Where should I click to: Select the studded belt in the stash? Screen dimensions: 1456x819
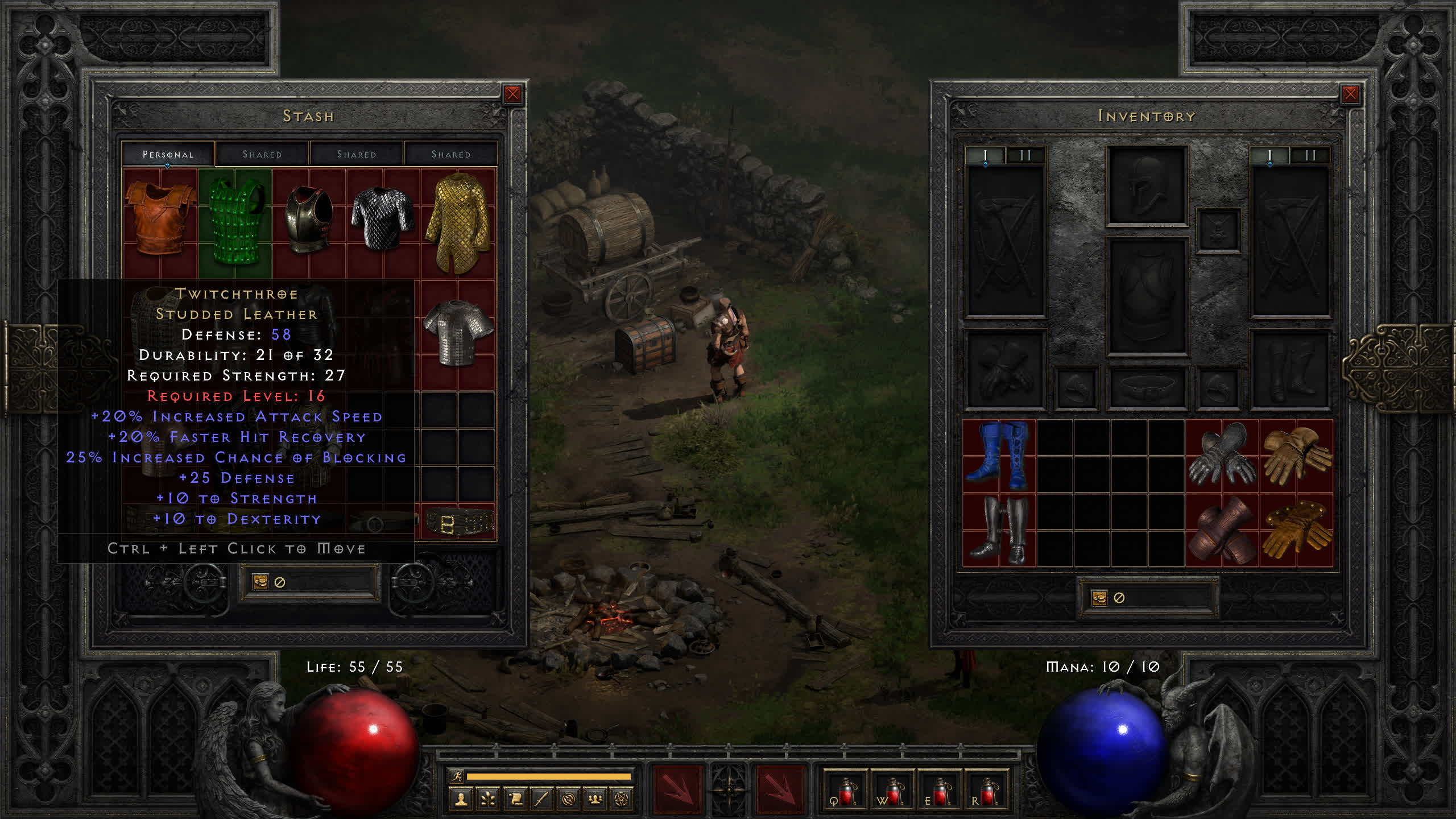[458, 522]
